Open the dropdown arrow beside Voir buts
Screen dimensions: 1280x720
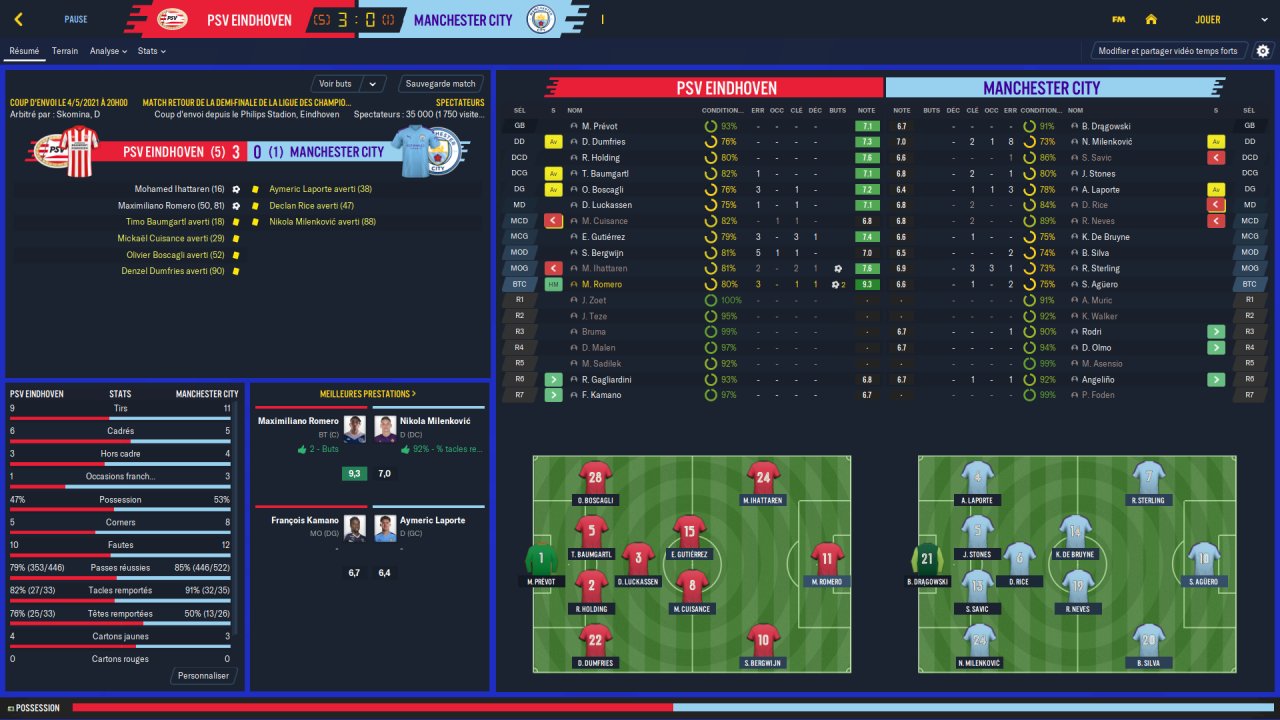373,84
